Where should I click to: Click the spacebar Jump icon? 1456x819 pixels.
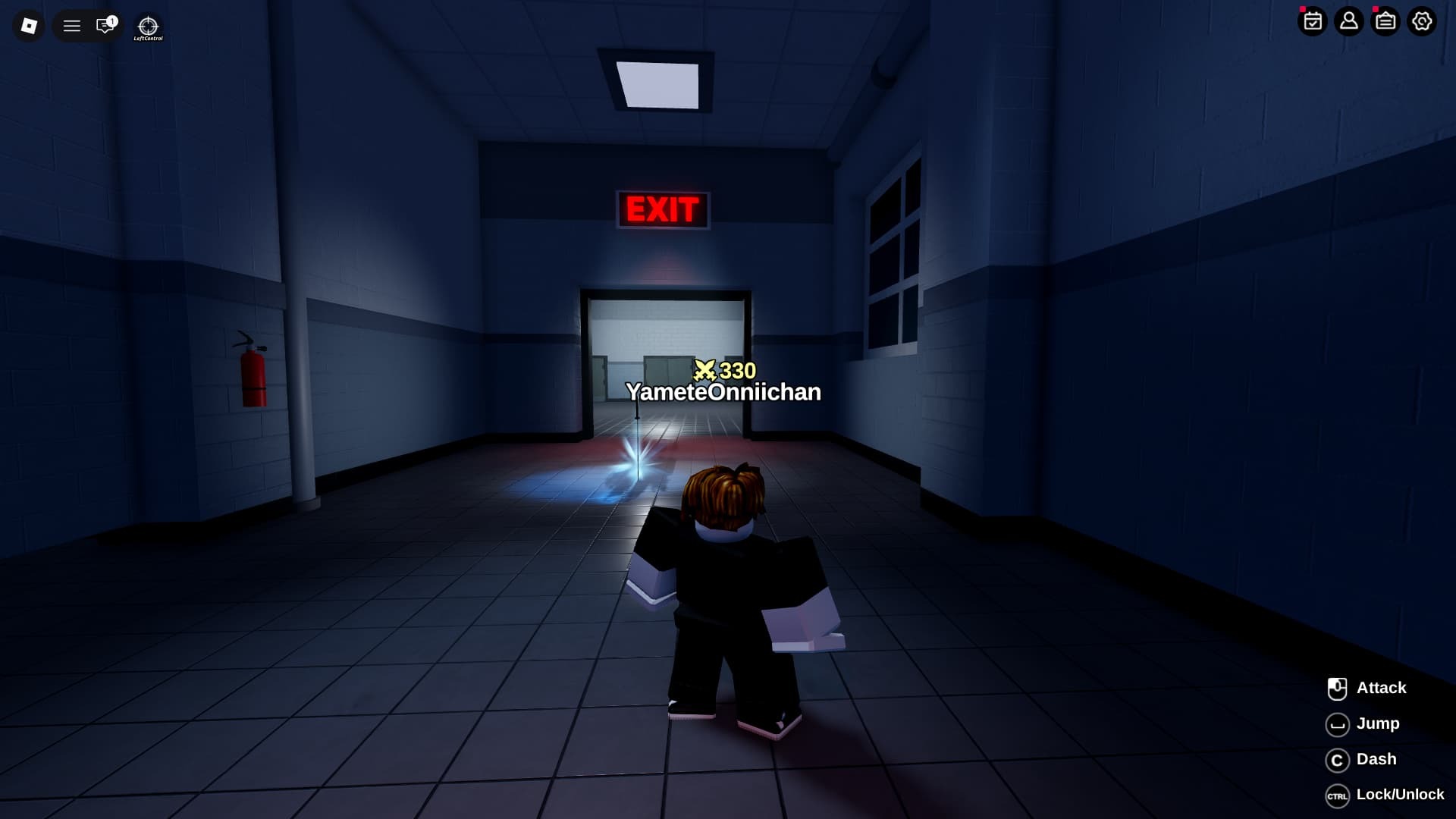[x=1338, y=723]
